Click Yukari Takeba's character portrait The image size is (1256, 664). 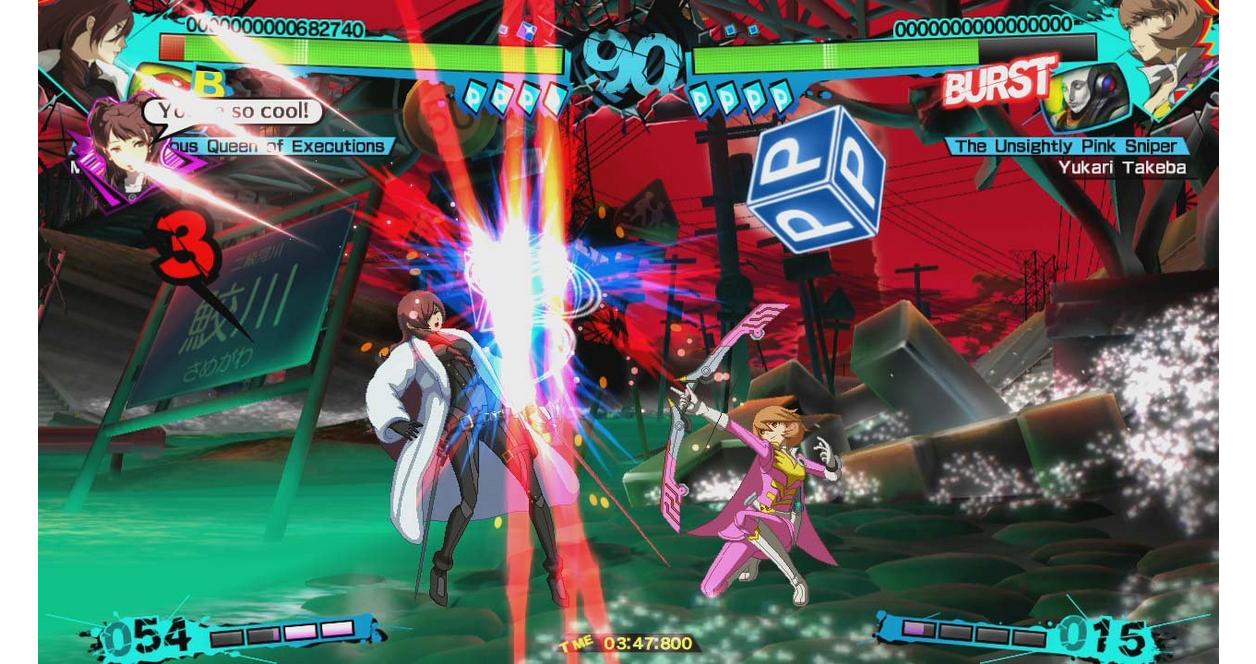(1168, 42)
